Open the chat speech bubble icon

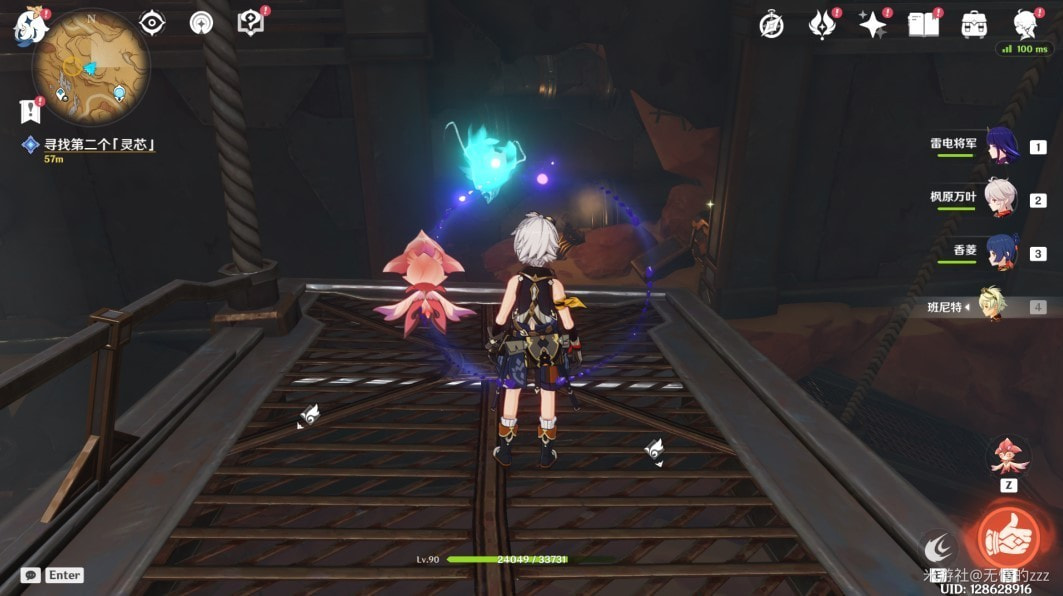pos(31,575)
